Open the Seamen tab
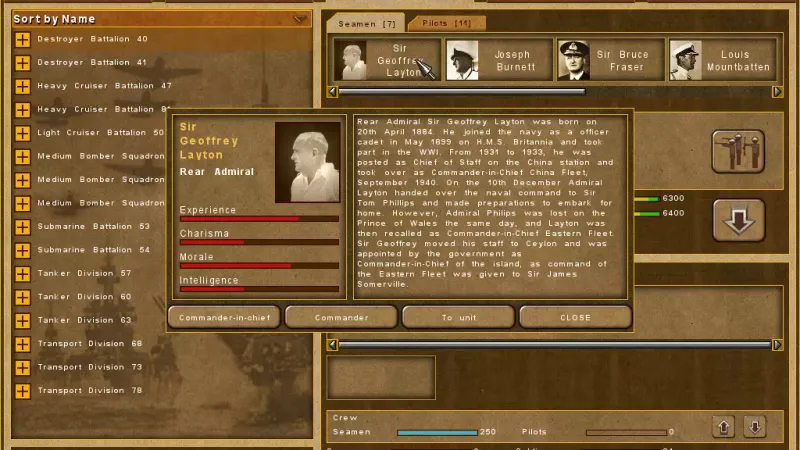Viewport: 800px width, 450px height. tap(367, 22)
